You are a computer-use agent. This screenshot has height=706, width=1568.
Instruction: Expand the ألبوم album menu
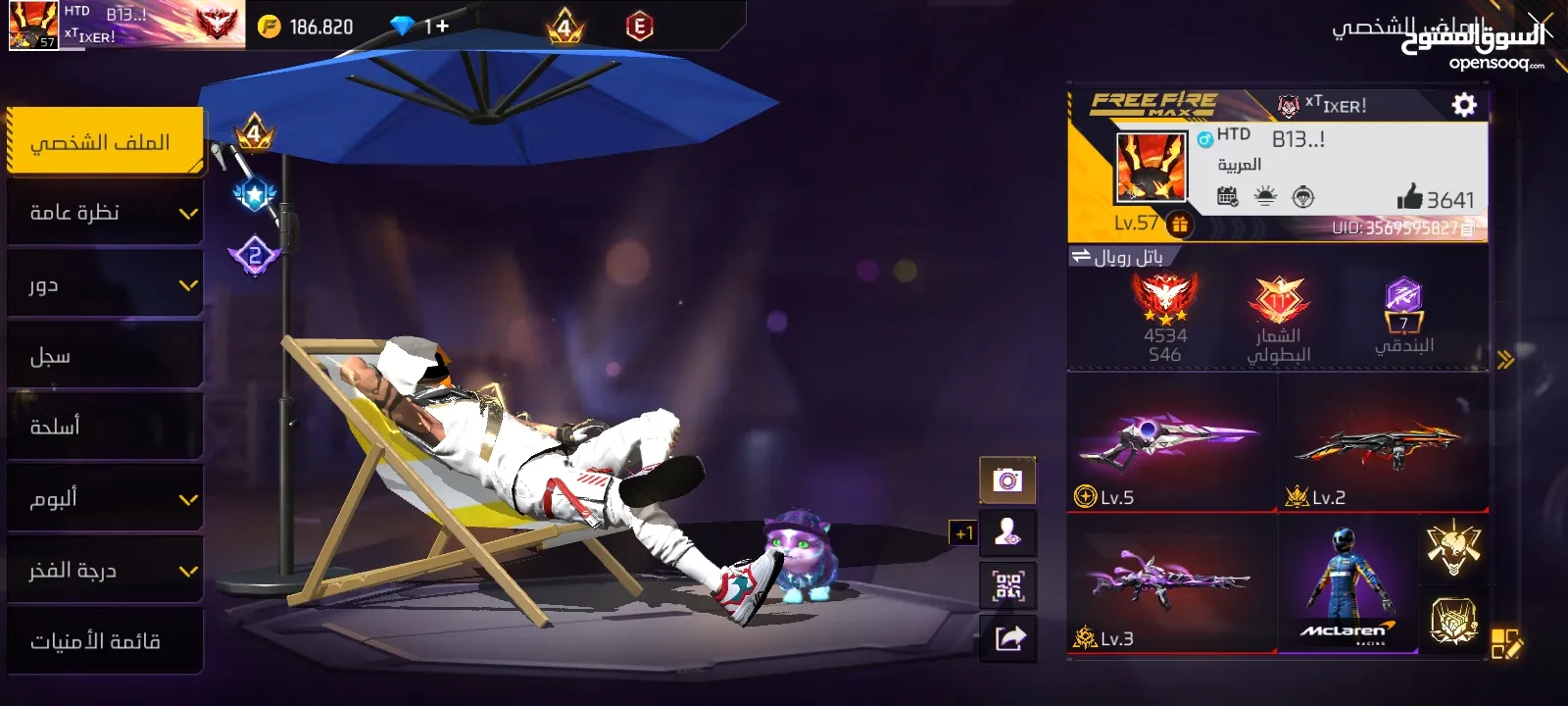104,498
